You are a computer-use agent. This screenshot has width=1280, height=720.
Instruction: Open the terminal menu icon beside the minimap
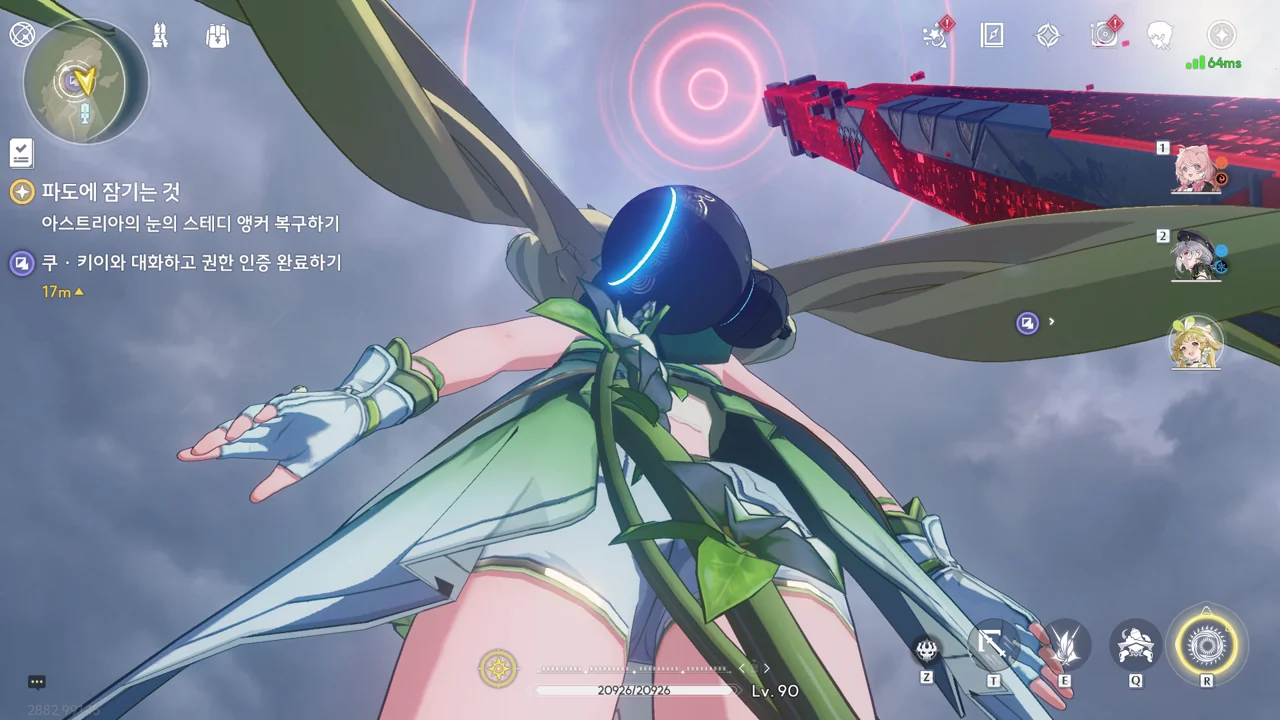pyautogui.click(x=22, y=35)
